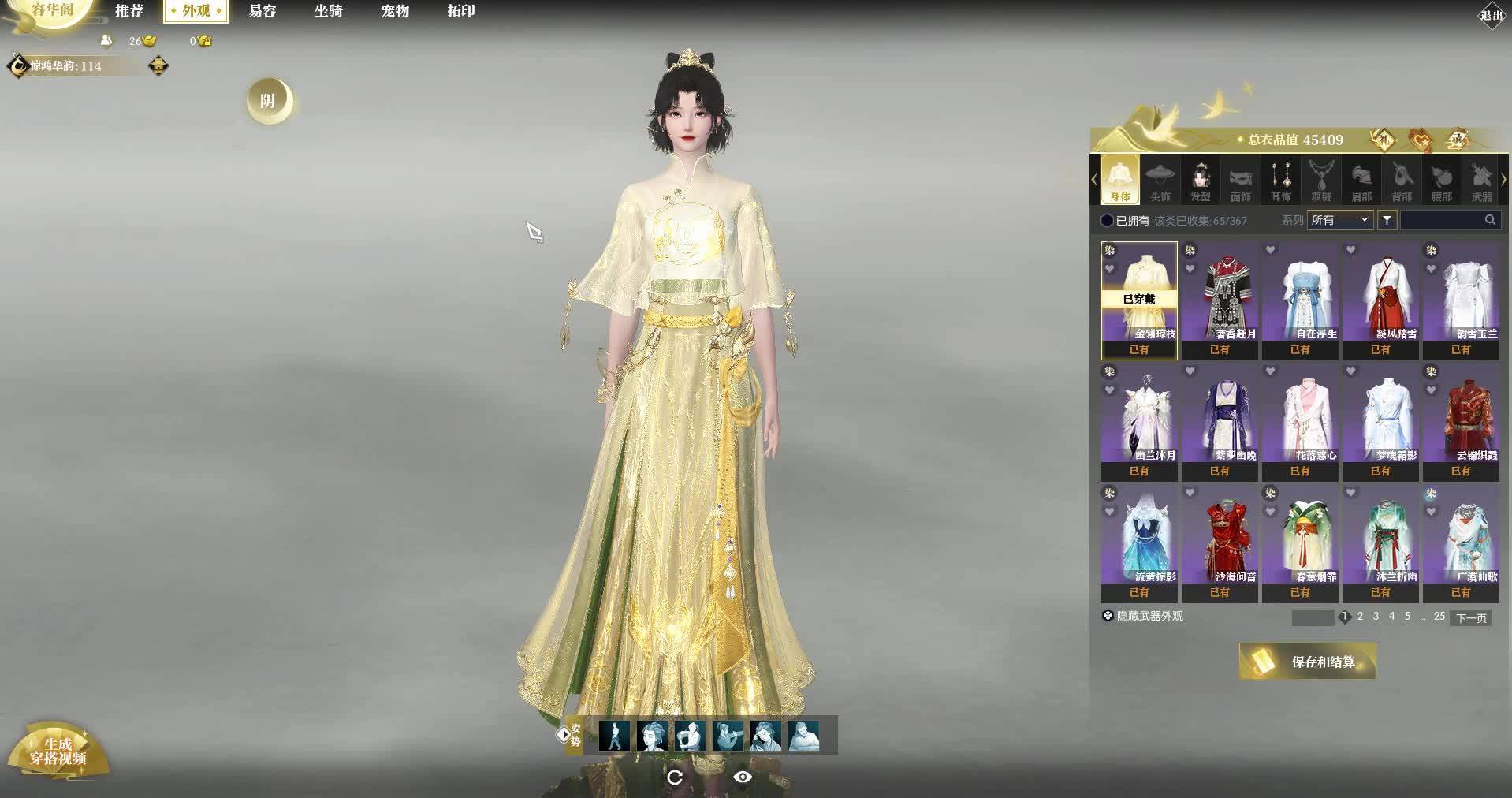Toggle the 已拥有 filter
Screen dimensions: 1512x798
[1108, 221]
